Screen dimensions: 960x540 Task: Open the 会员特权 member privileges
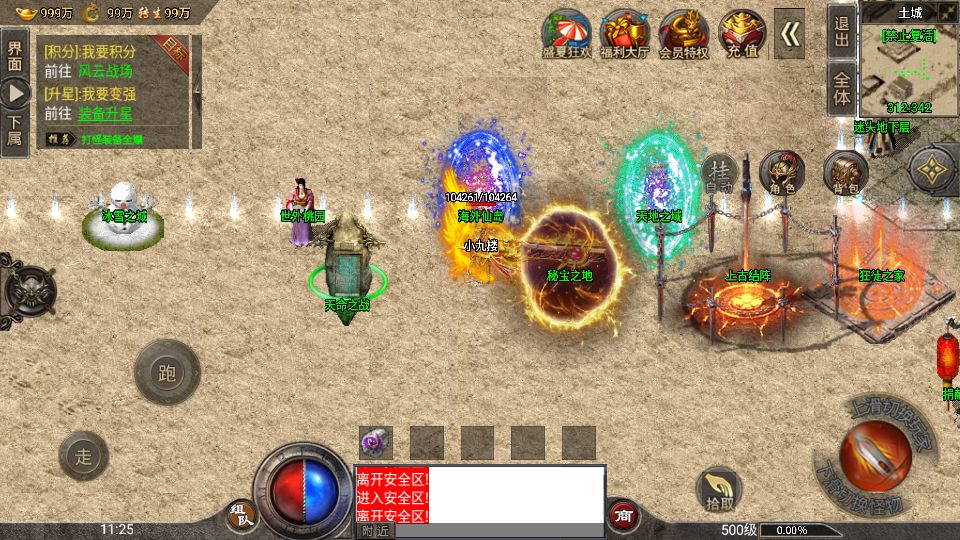684,33
